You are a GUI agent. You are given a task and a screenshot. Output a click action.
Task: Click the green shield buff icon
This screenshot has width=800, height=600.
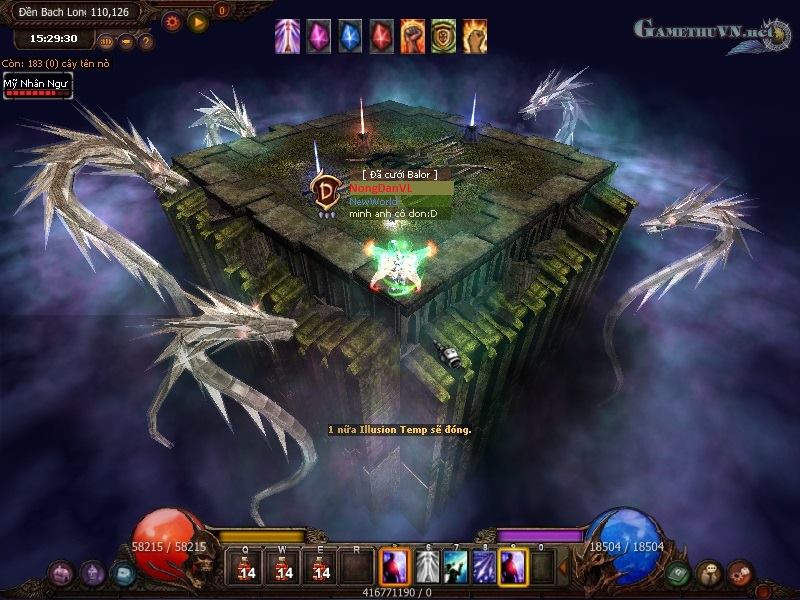[x=444, y=36]
